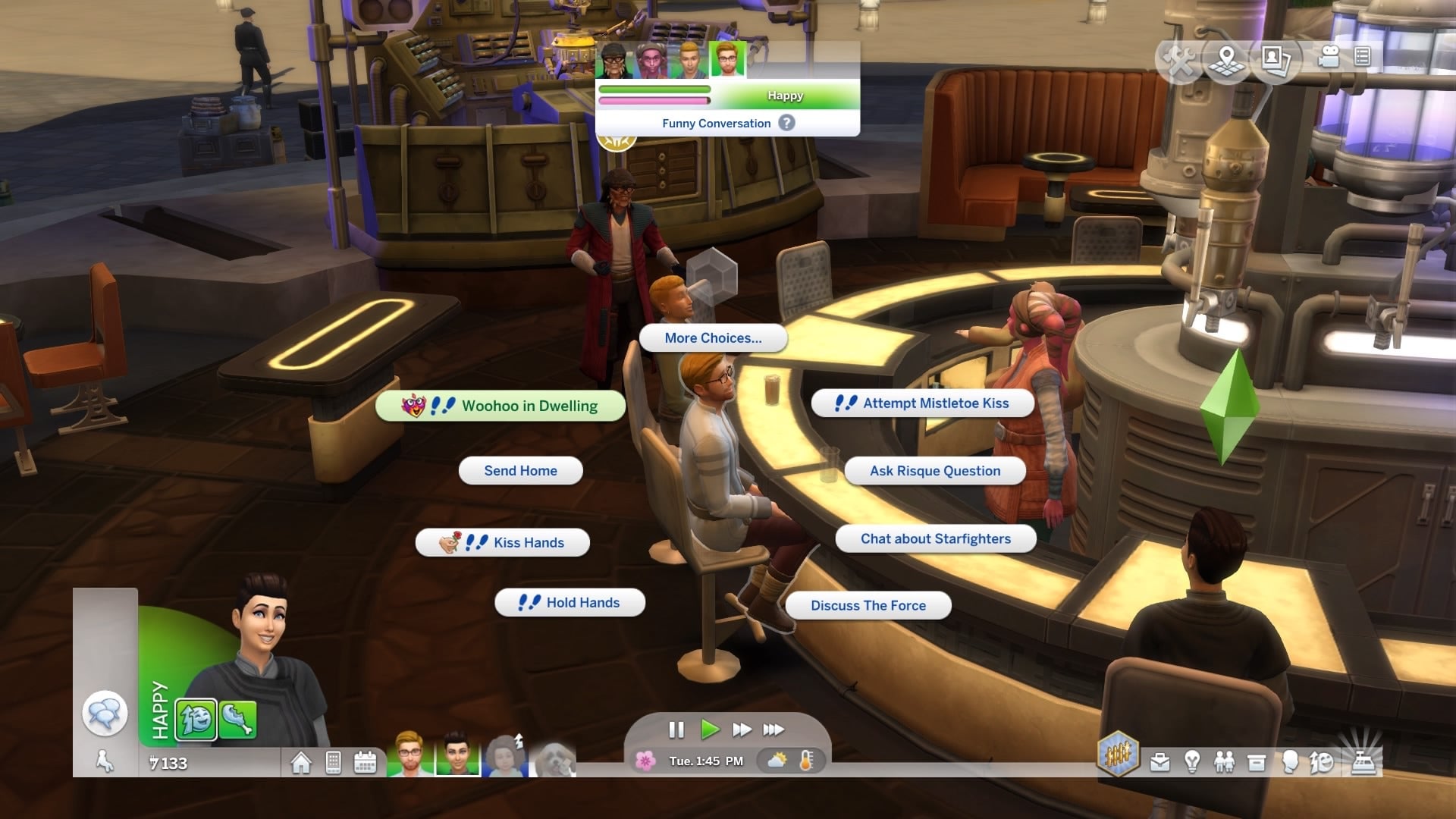Click the home house icon
This screenshot has width=1456, height=819.
pos(301,762)
